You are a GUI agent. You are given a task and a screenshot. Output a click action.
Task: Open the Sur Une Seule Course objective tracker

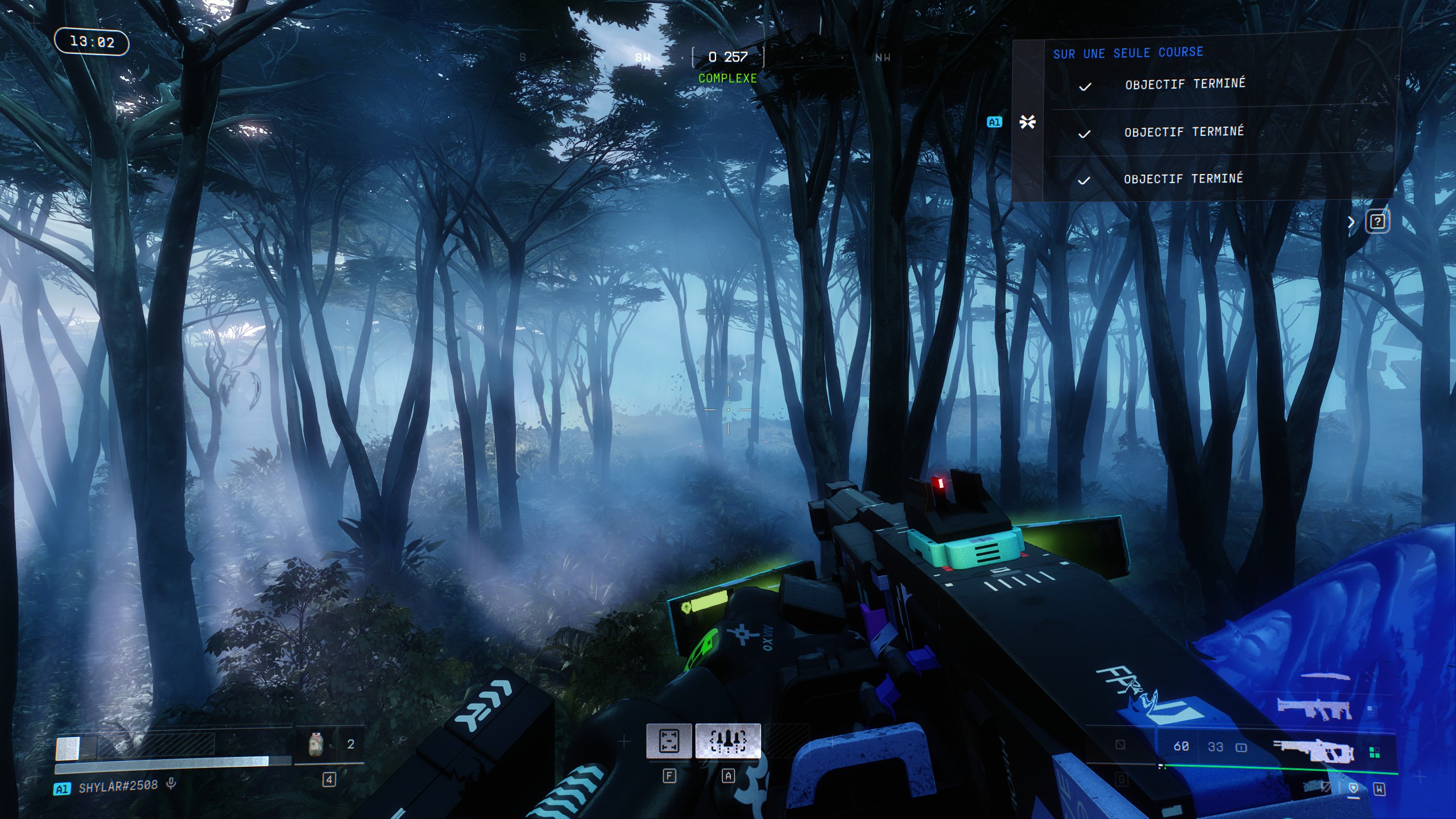[x=1128, y=53]
